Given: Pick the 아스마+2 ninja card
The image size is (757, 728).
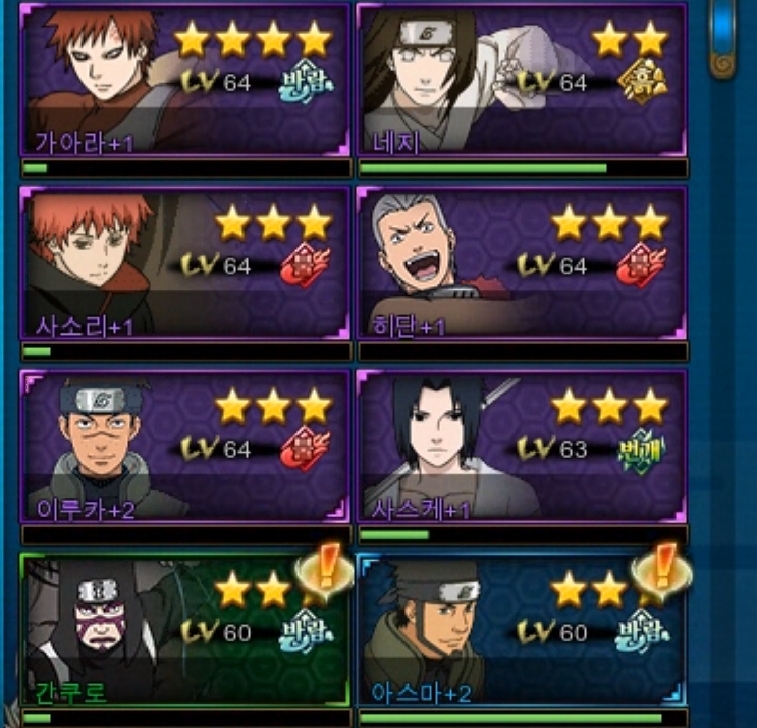Looking at the screenshot, I should click(x=522, y=630).
